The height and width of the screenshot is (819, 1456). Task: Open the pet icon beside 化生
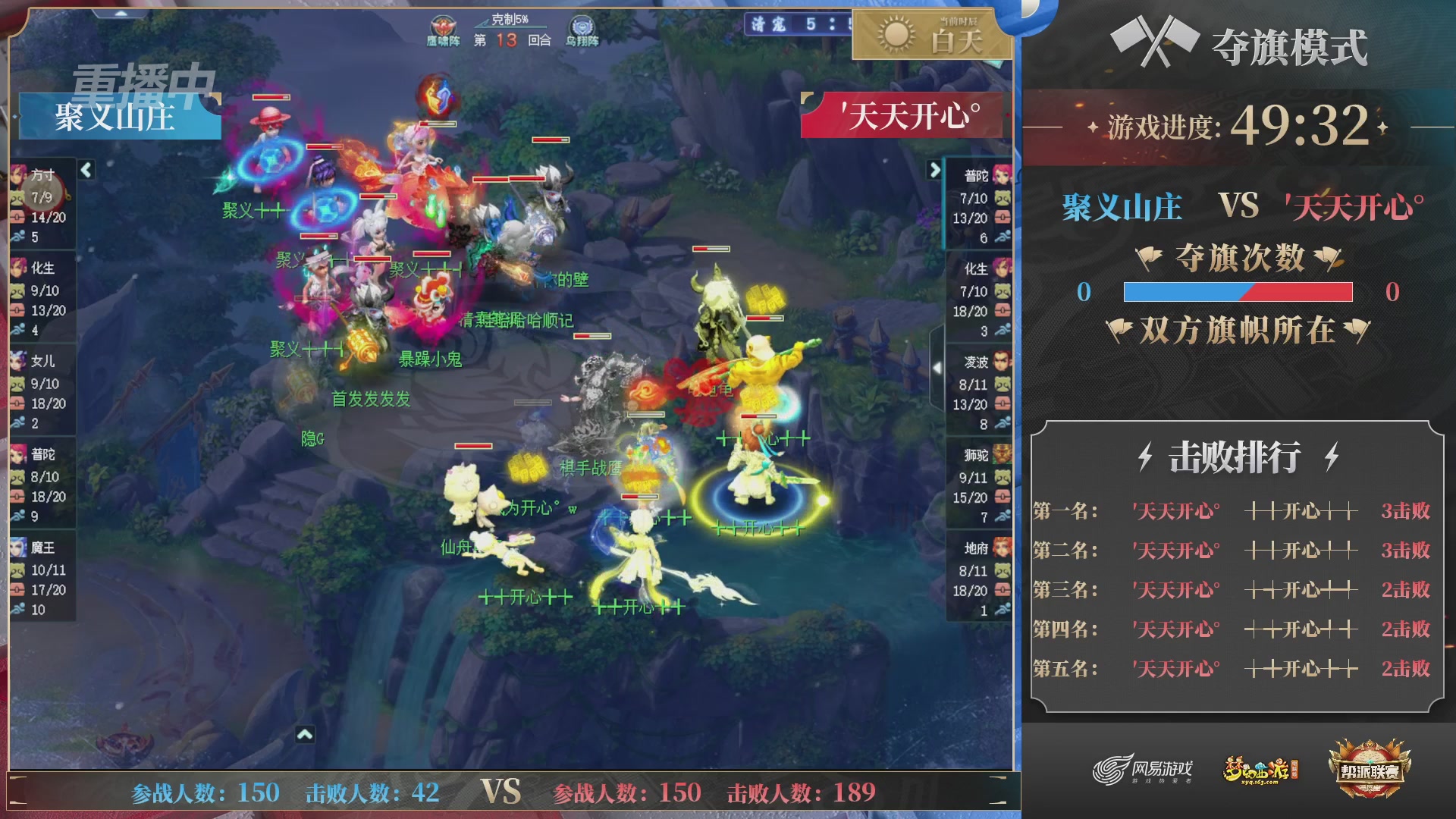[x=19, y=290]
